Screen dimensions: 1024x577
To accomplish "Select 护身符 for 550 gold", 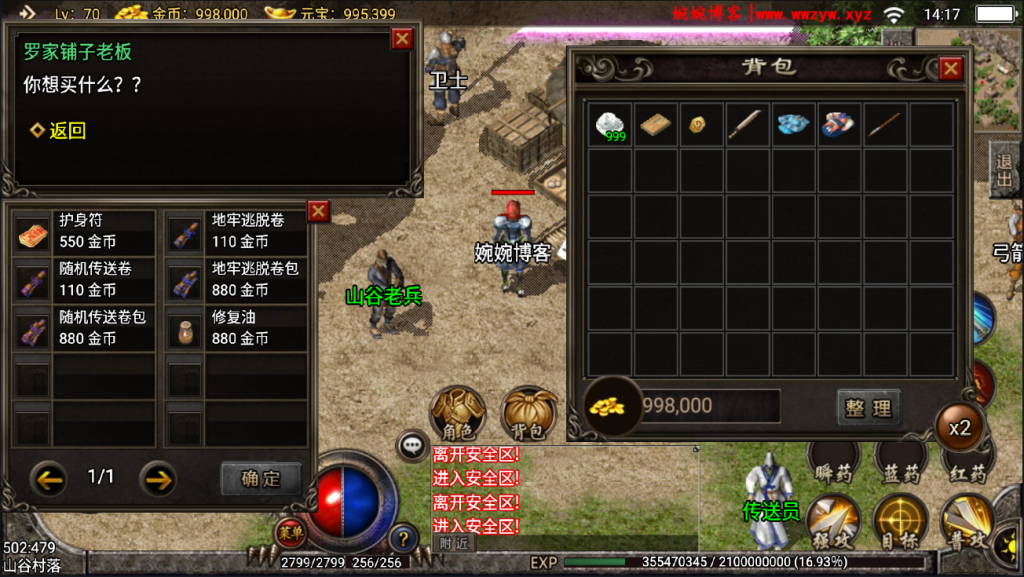I will pyautogui.click(x=84, y=231).
